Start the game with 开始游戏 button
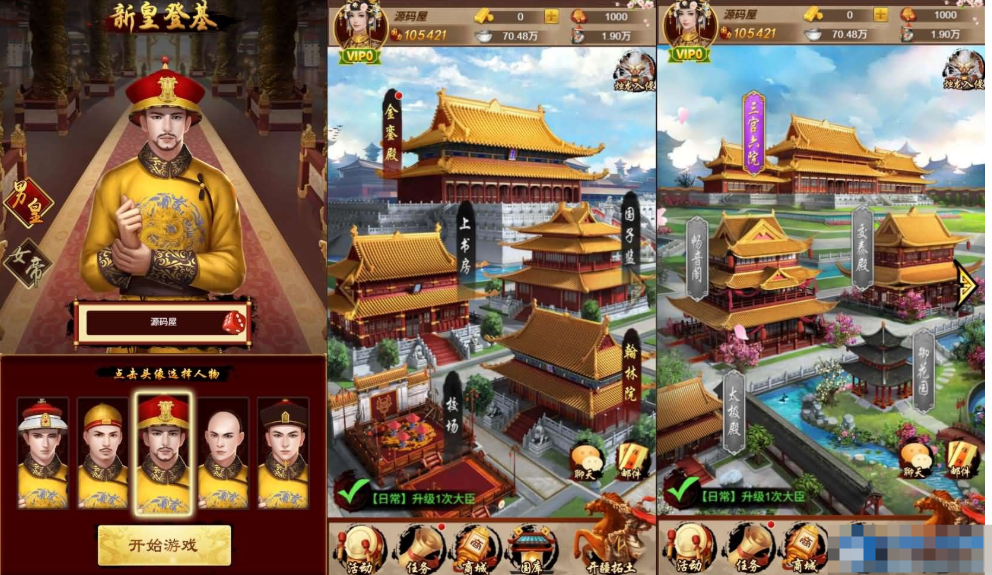 (164, 545)
